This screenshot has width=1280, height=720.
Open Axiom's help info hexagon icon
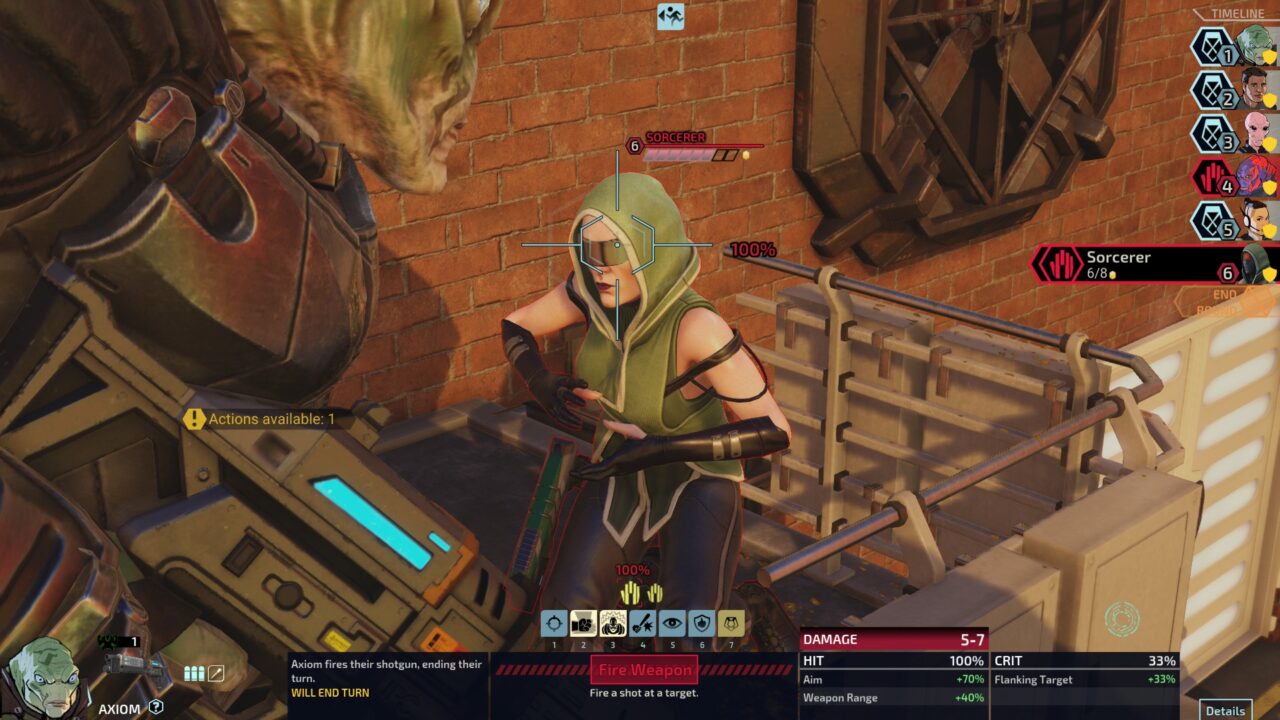point(156,707)
